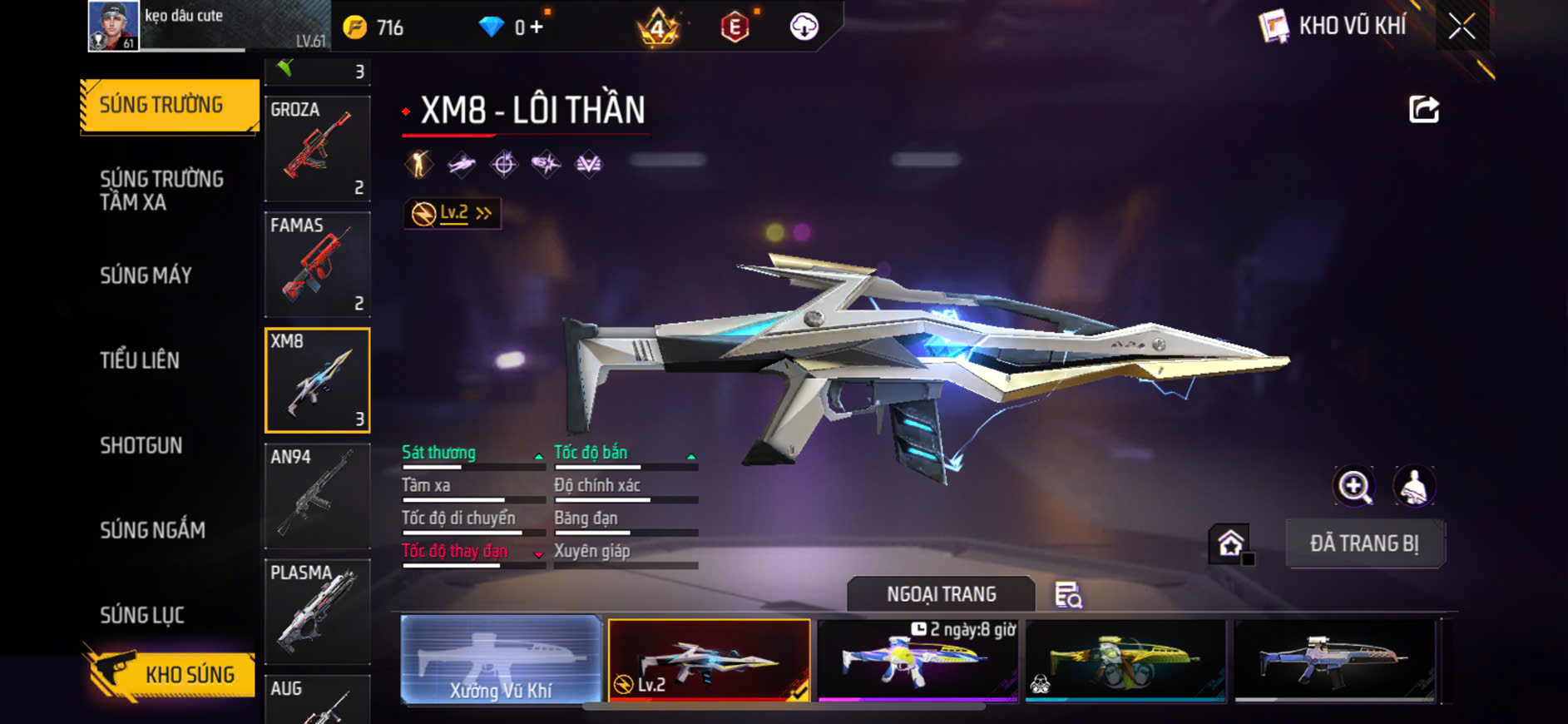Viewport: 1568px width, 724px height.
Task: Choose the FAMAS weapon tile
Action: 317,264
